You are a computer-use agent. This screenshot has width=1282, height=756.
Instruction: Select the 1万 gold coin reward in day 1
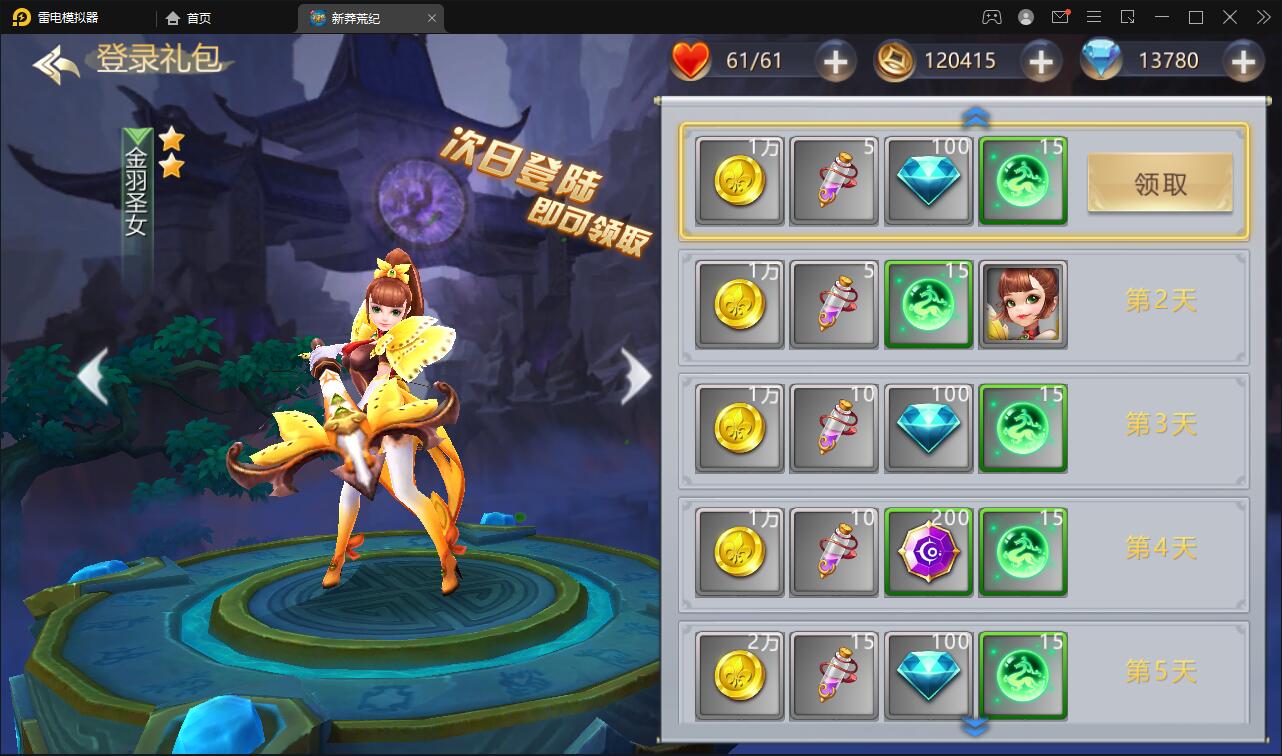739,181
